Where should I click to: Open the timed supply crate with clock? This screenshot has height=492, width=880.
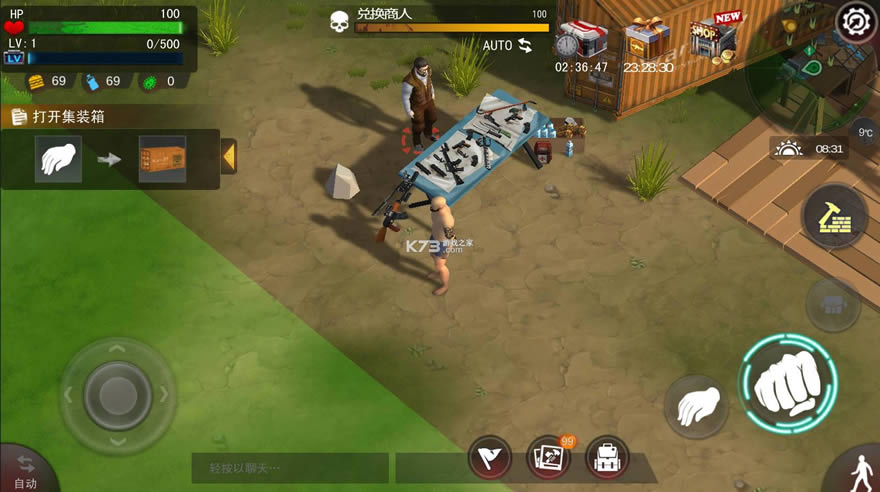(x=582, y=38)
